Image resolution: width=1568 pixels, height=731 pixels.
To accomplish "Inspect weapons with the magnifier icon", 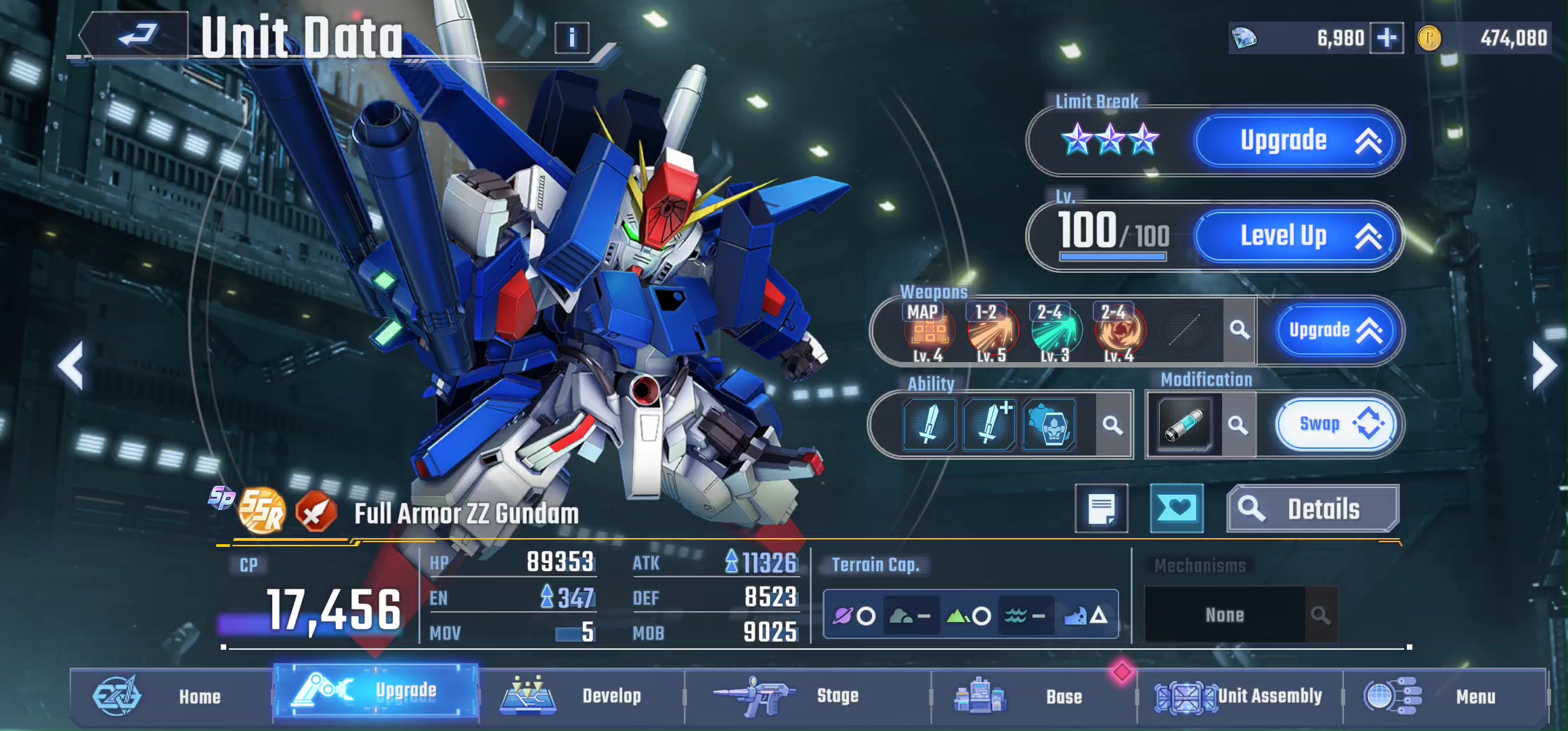I will pyautogui.click(x=1240, y=330).
